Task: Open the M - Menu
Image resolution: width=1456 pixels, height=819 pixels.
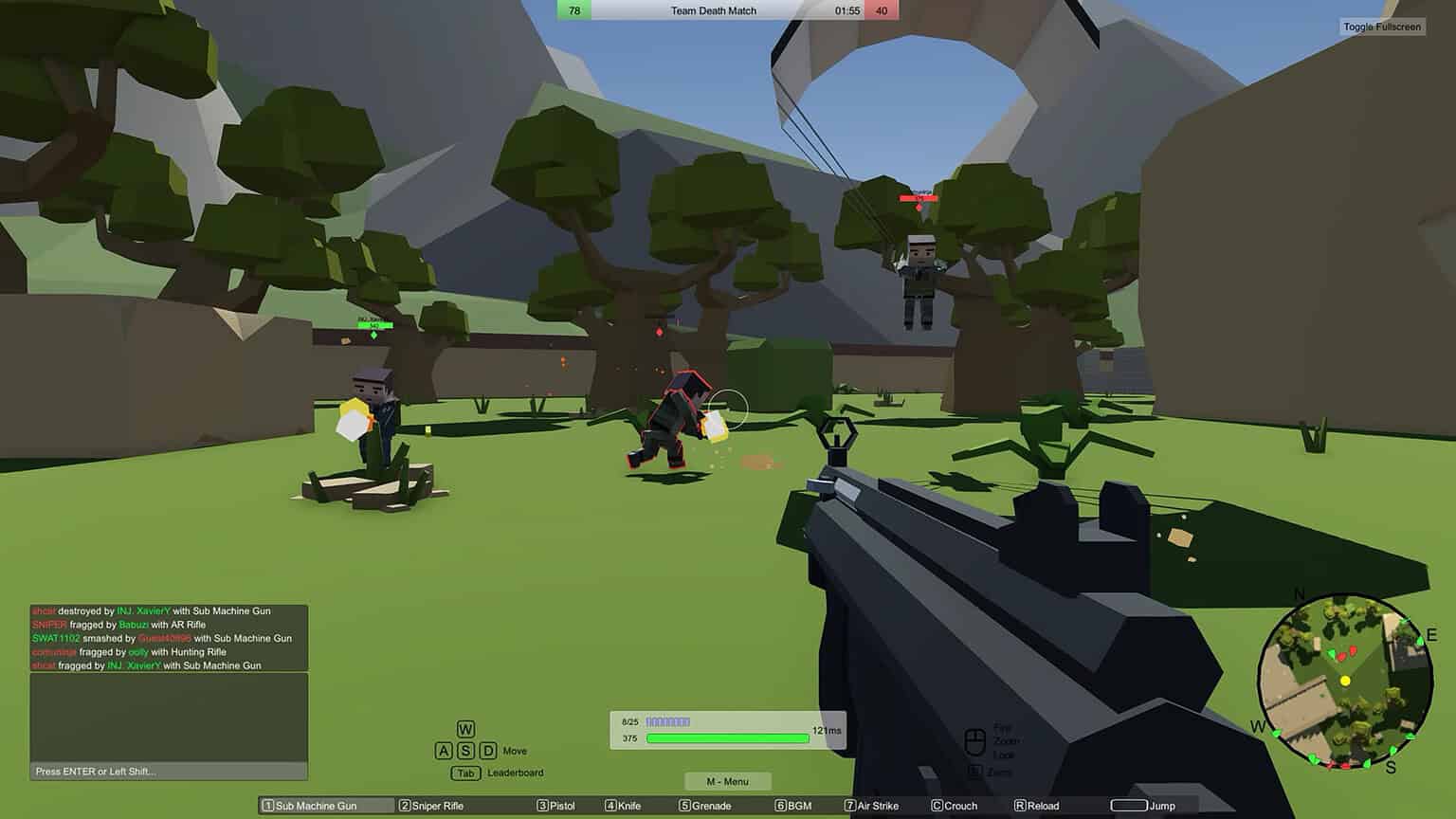Action: (727, 780)
